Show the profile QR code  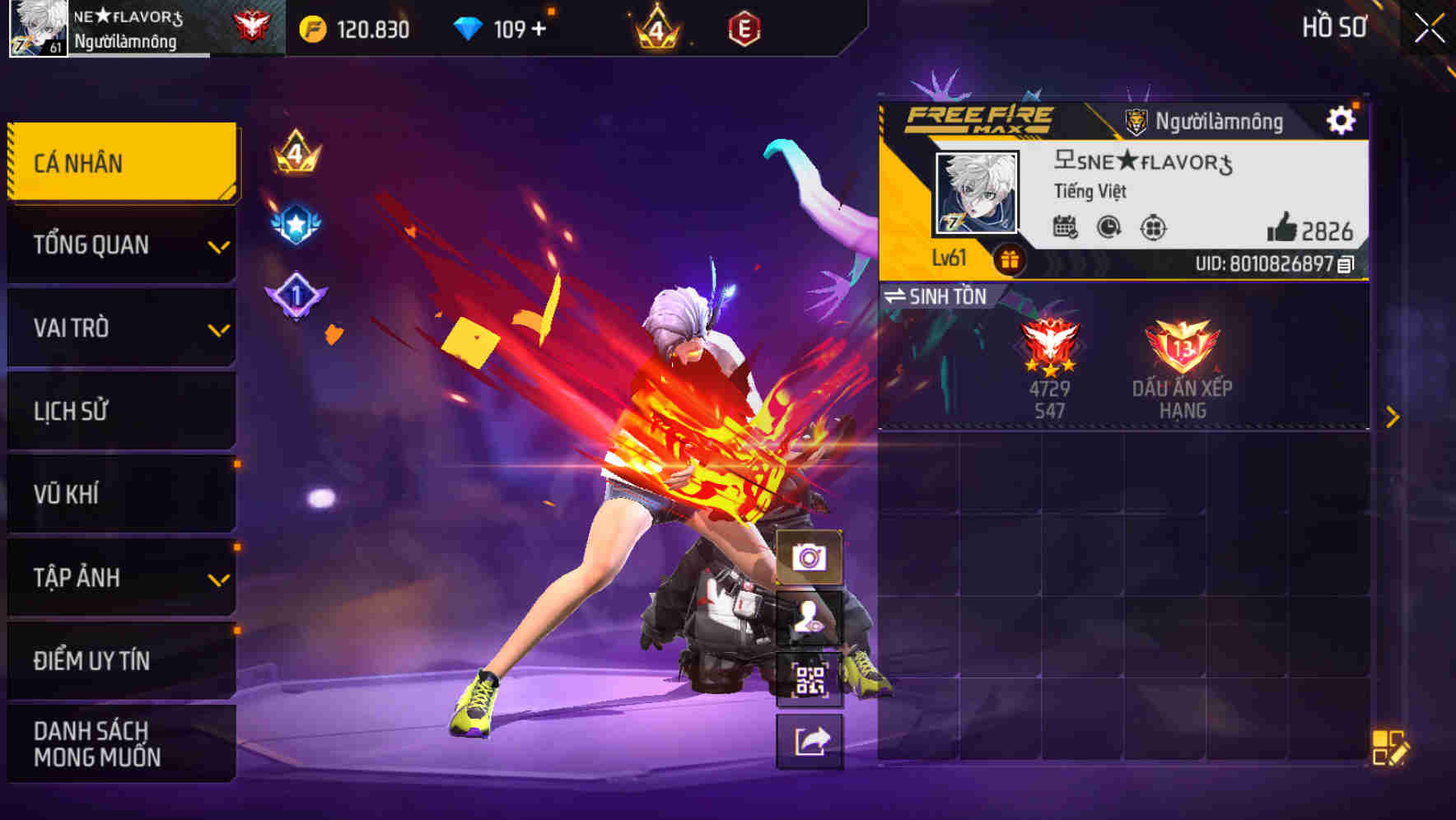point(810,678)
